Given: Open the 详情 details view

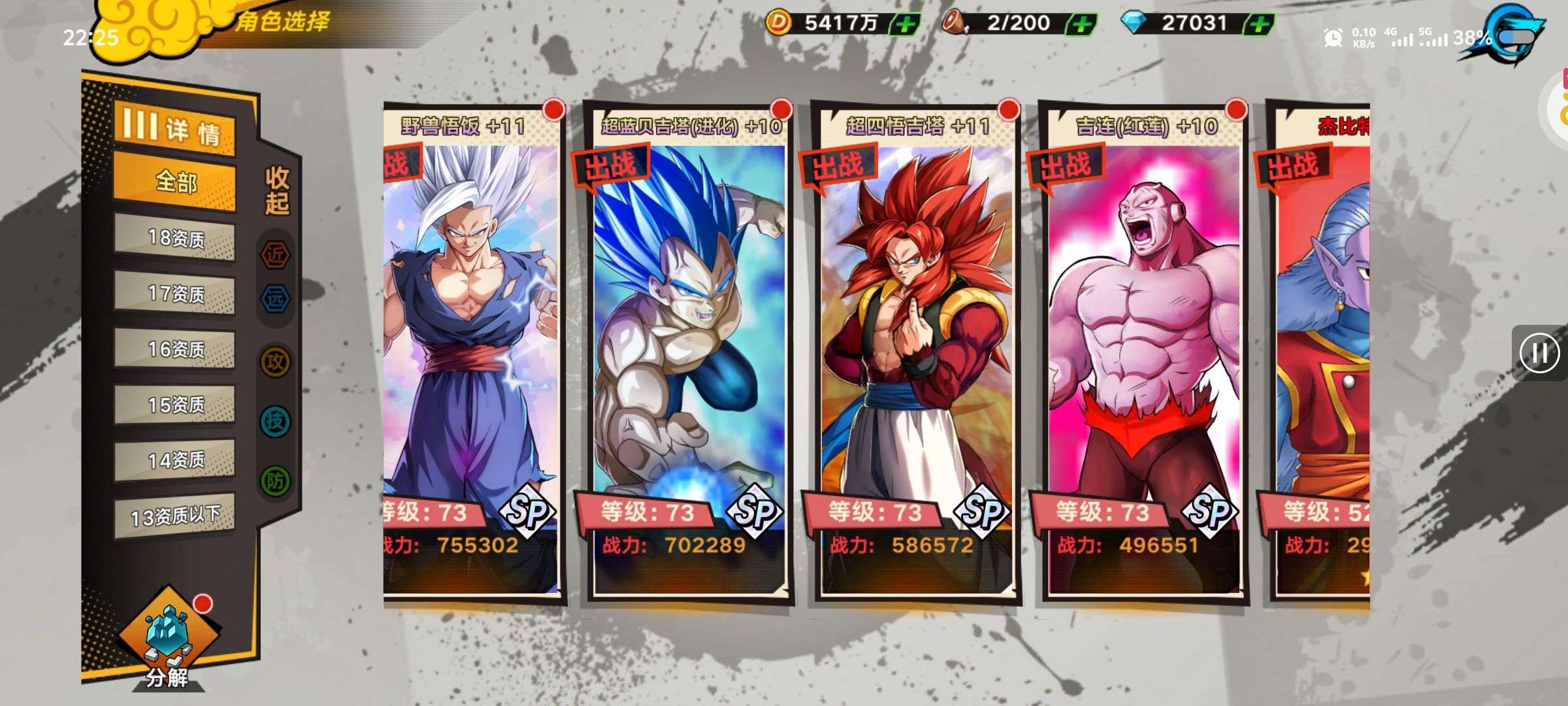Looking at the screenshot, I should tap(174, 129).
